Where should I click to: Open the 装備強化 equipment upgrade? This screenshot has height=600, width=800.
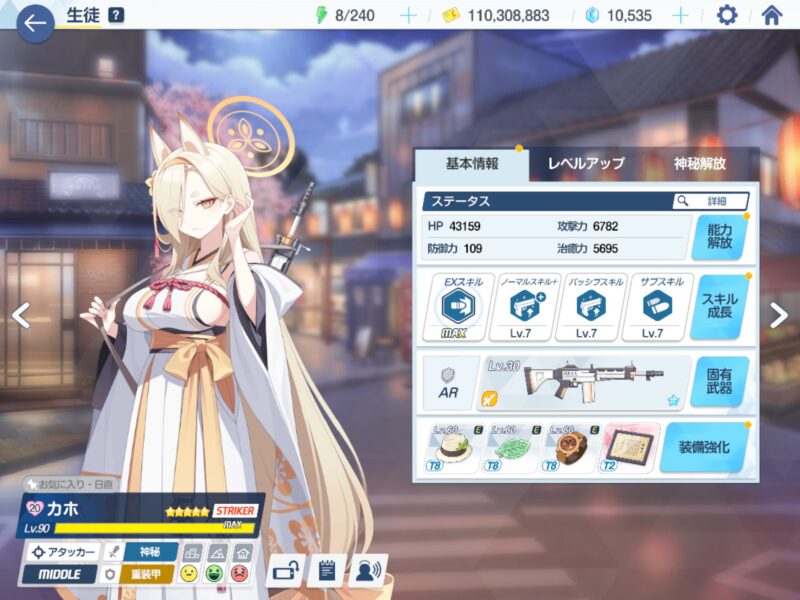704,447
